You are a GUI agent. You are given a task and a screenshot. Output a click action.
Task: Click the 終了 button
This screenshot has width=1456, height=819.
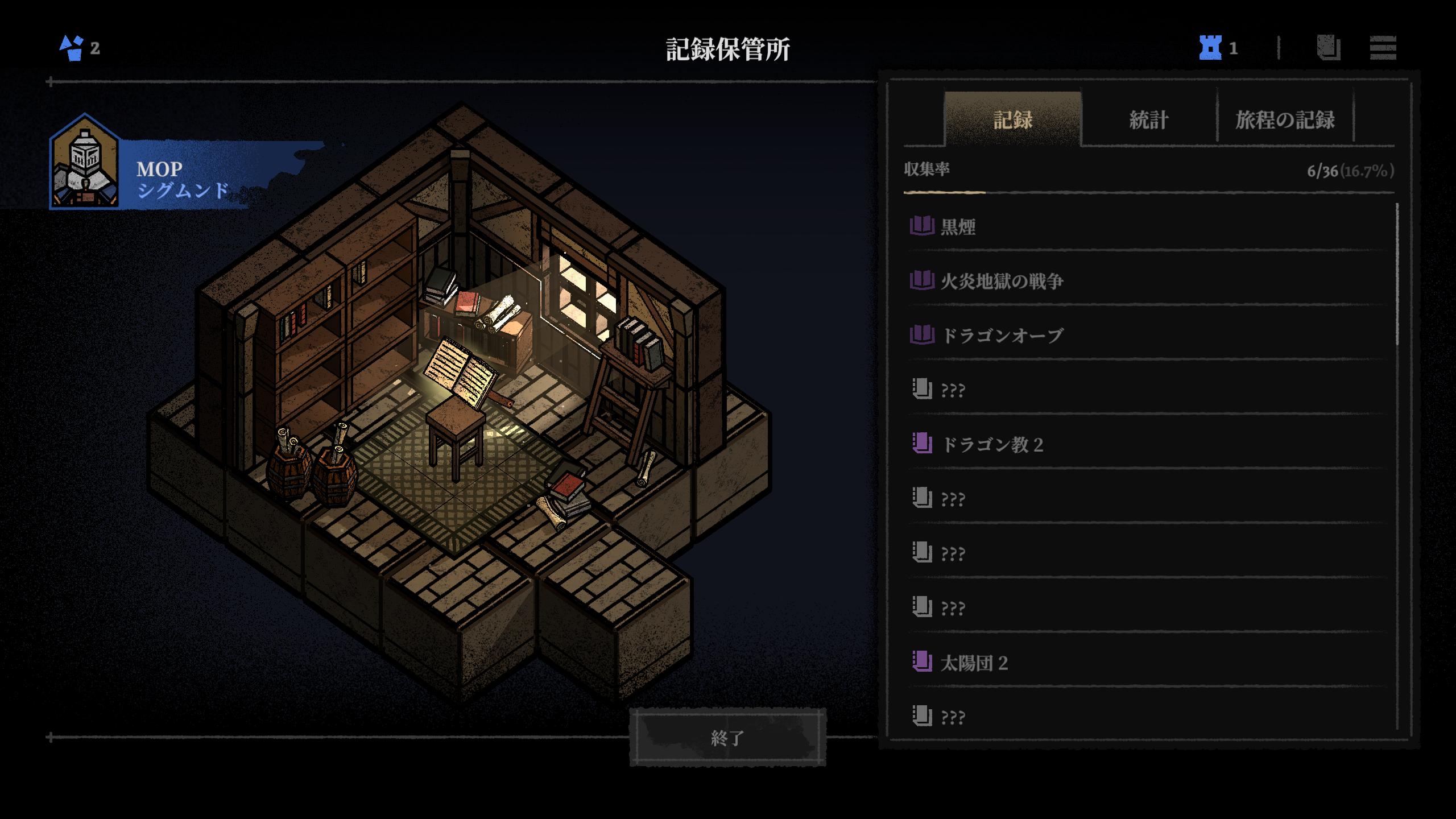(x=727, y=738)
